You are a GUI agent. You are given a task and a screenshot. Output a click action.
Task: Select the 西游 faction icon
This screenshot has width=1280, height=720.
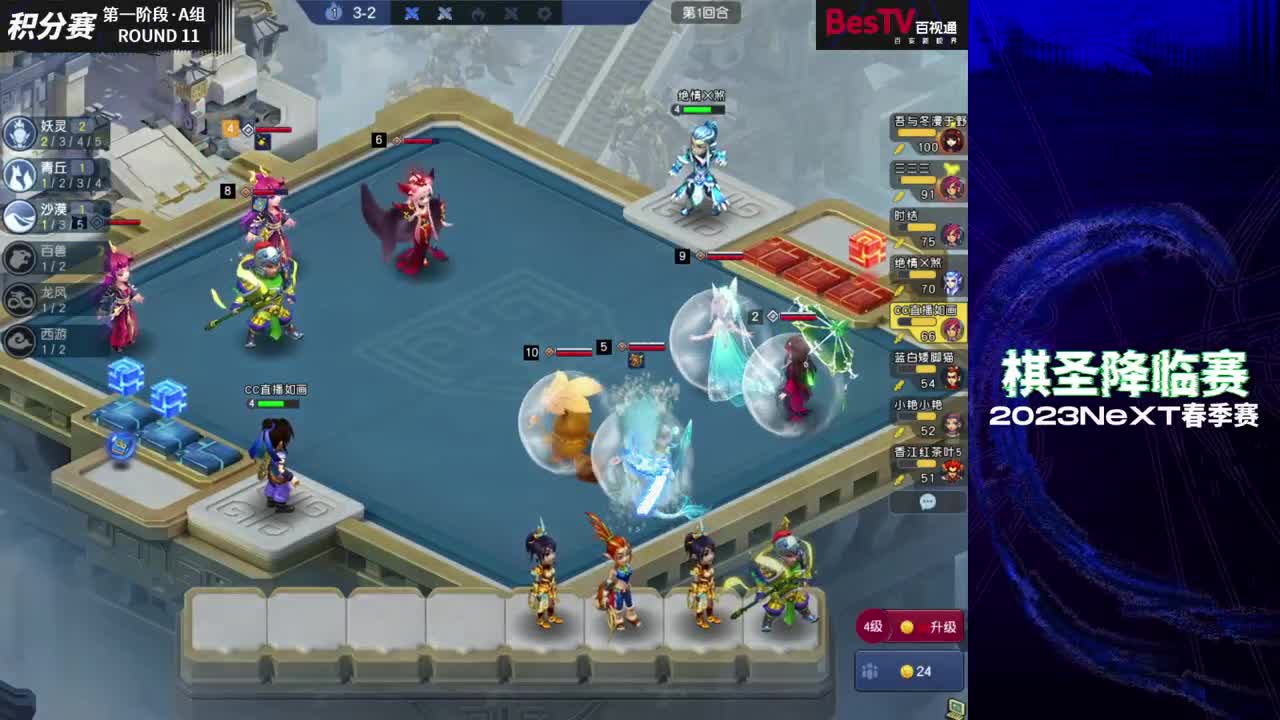[18, 335]
